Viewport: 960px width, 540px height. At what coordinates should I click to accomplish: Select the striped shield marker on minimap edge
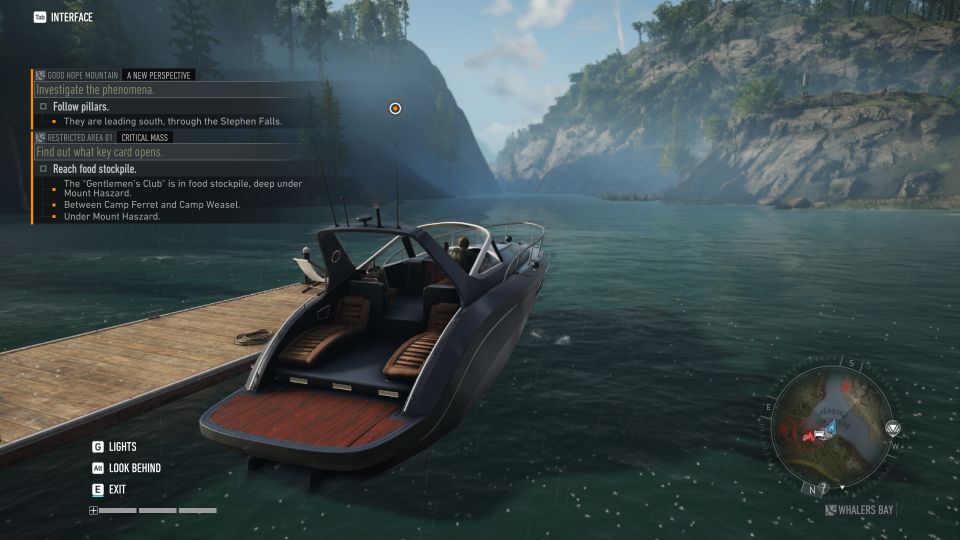(x=893, y=429)
